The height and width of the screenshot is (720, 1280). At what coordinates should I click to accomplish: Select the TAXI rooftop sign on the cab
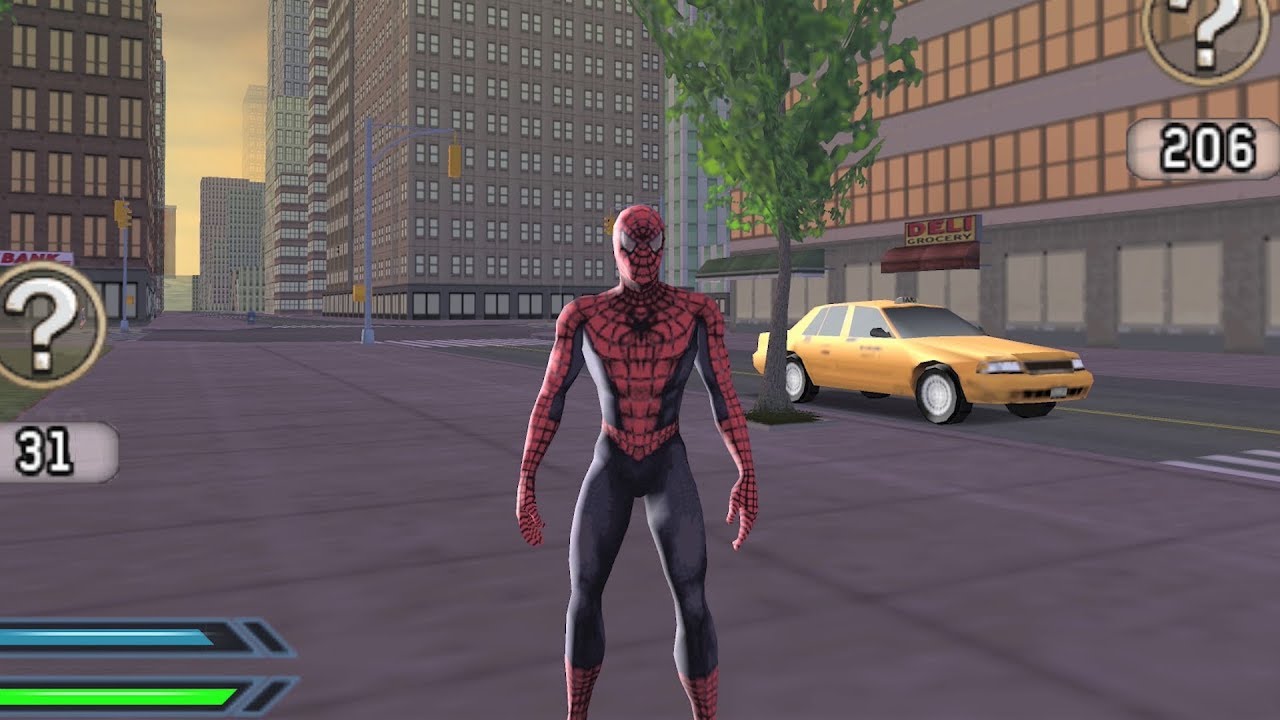click(906, 300)
